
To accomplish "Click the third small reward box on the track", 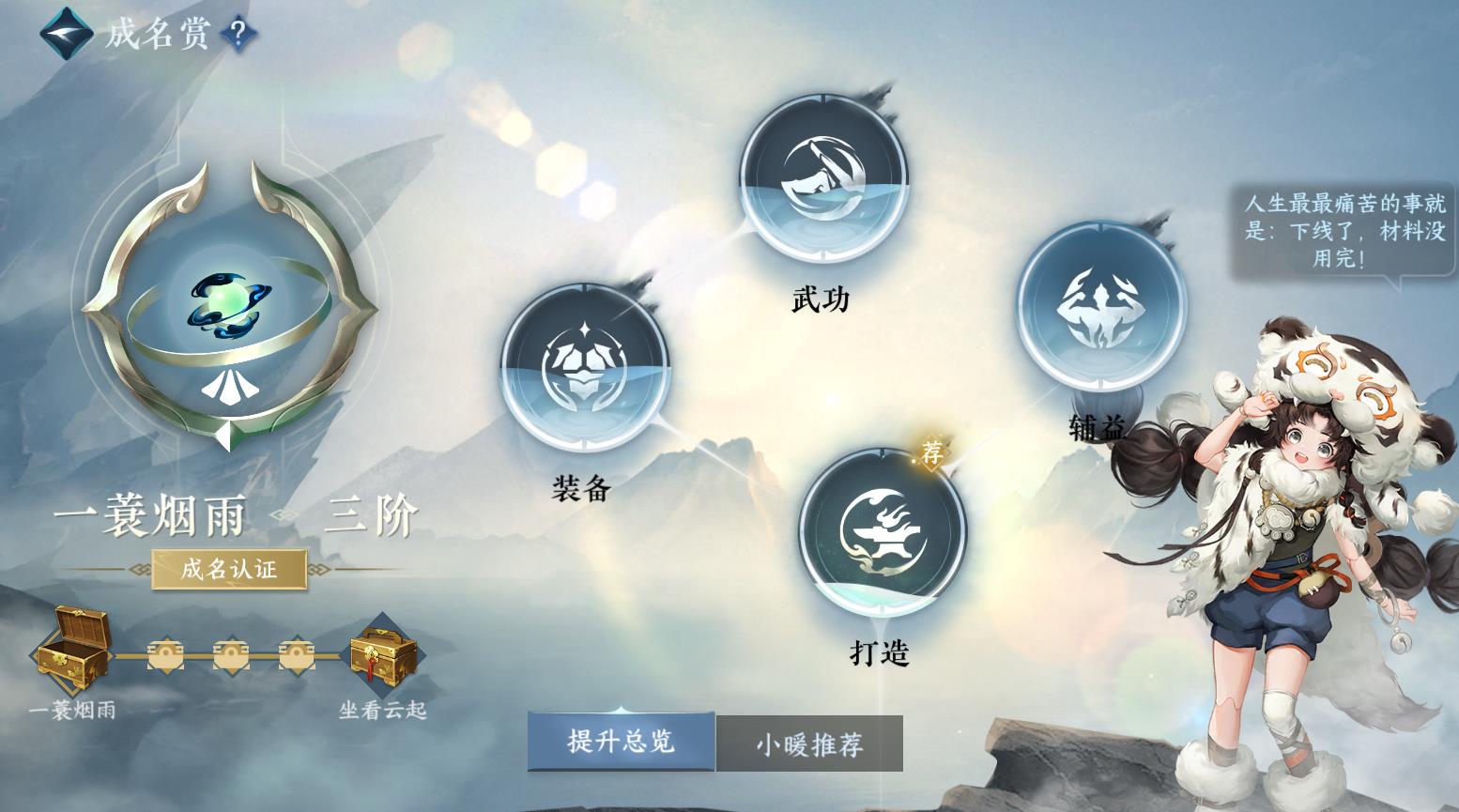I will (x=296, y=654).
